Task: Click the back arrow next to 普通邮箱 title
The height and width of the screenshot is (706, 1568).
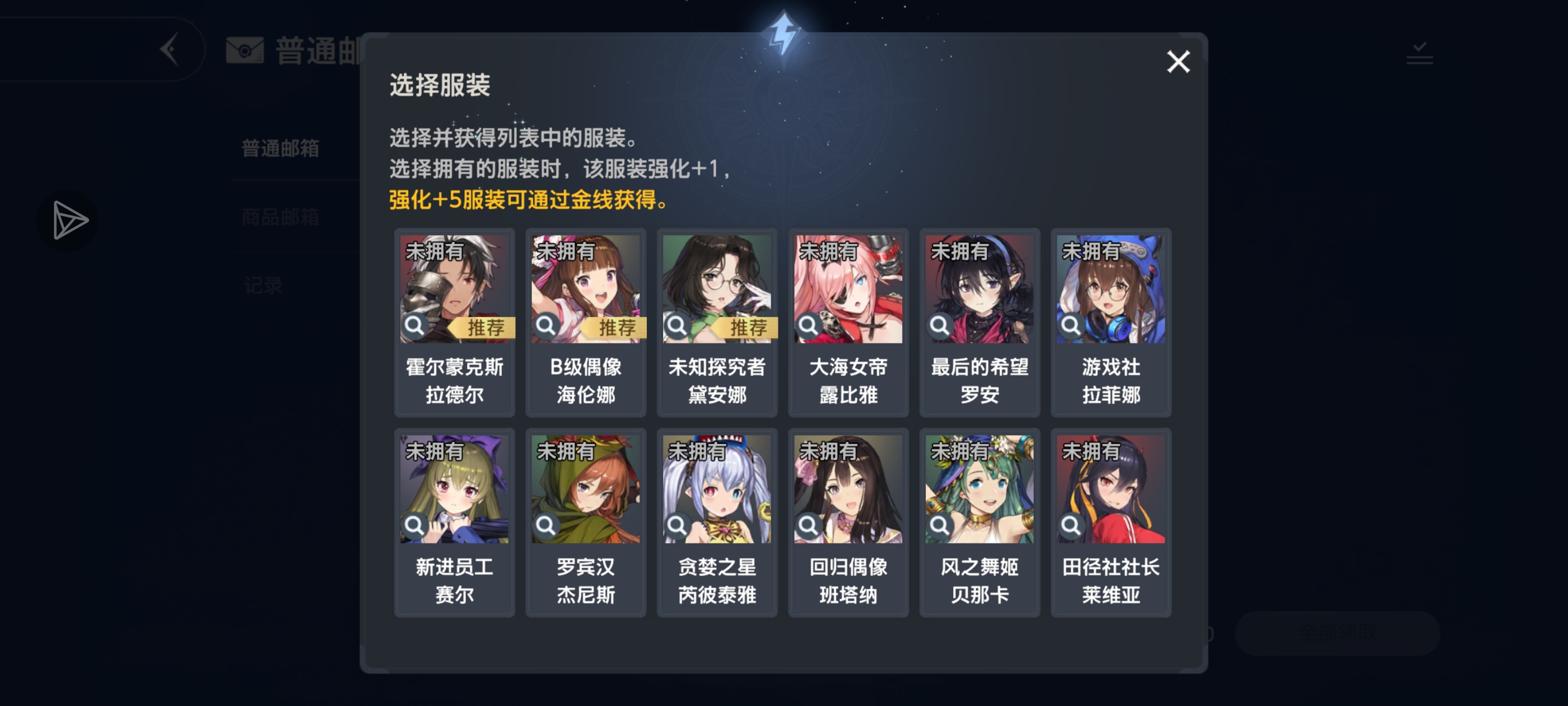Action: (170, 49)
